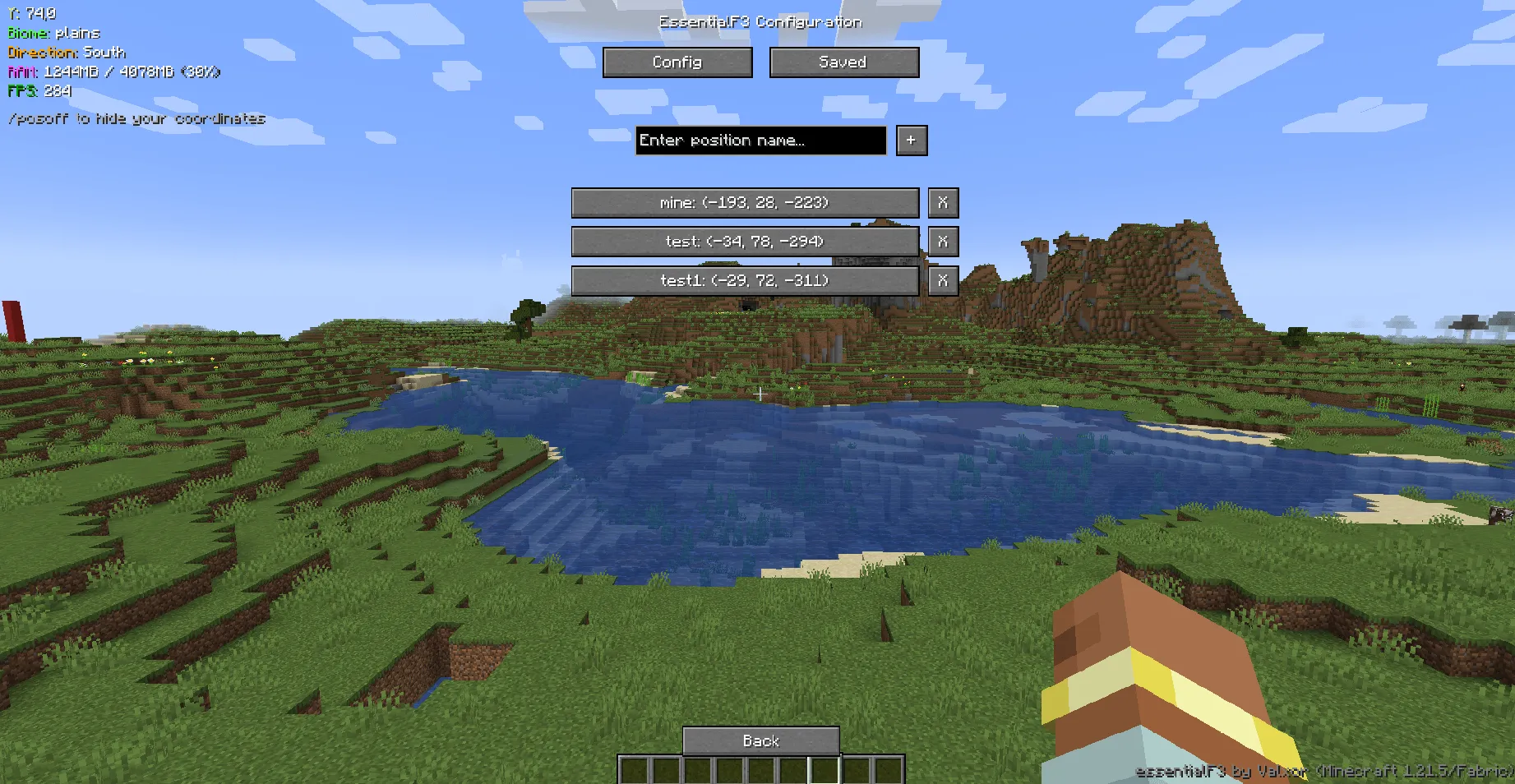1515x784 pixels.
Task: Open the "test" saved position
Action: coord(746,241)
